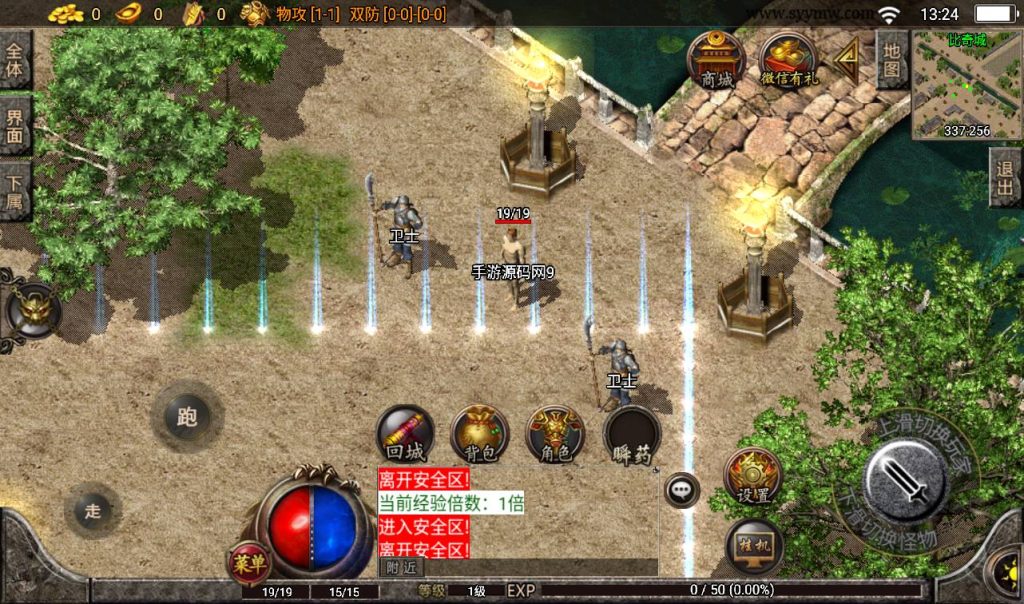Image resolution: width=1024 pixels, height=604 pixels.
Task: Tap the 退出 exit button
Action: coord(1005,178)
